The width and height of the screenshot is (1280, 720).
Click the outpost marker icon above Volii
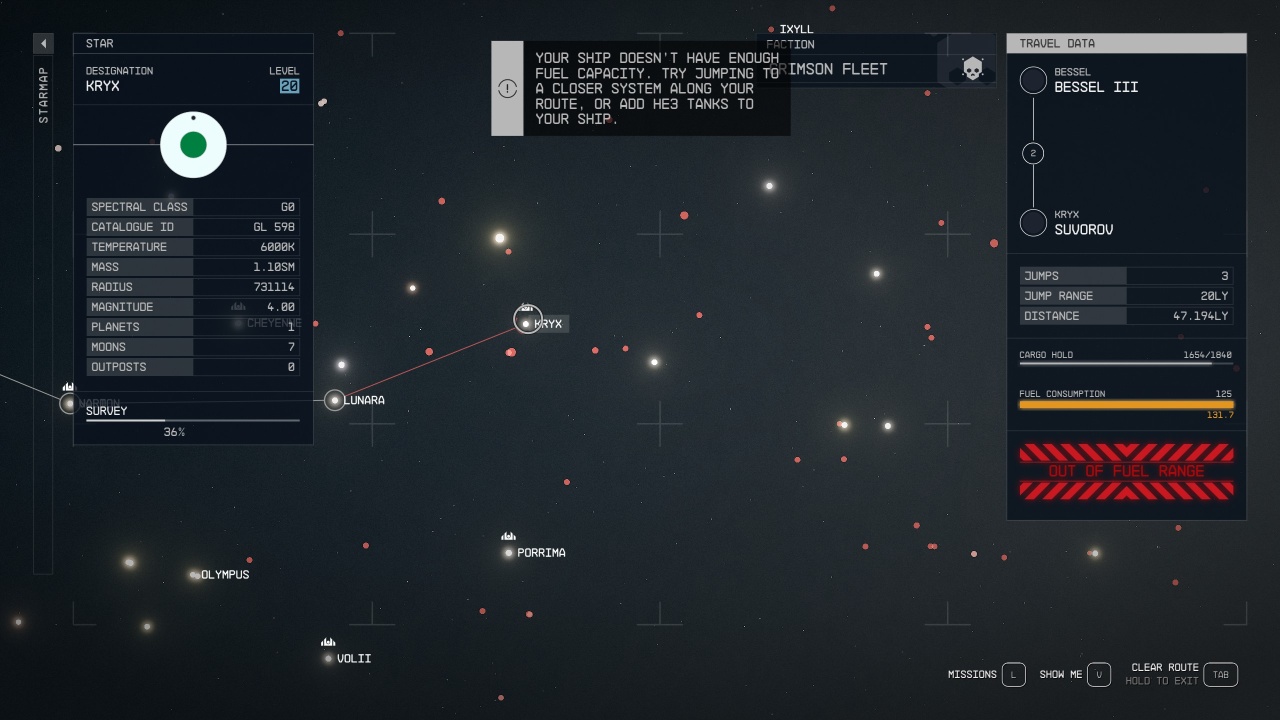pos(328,643)
